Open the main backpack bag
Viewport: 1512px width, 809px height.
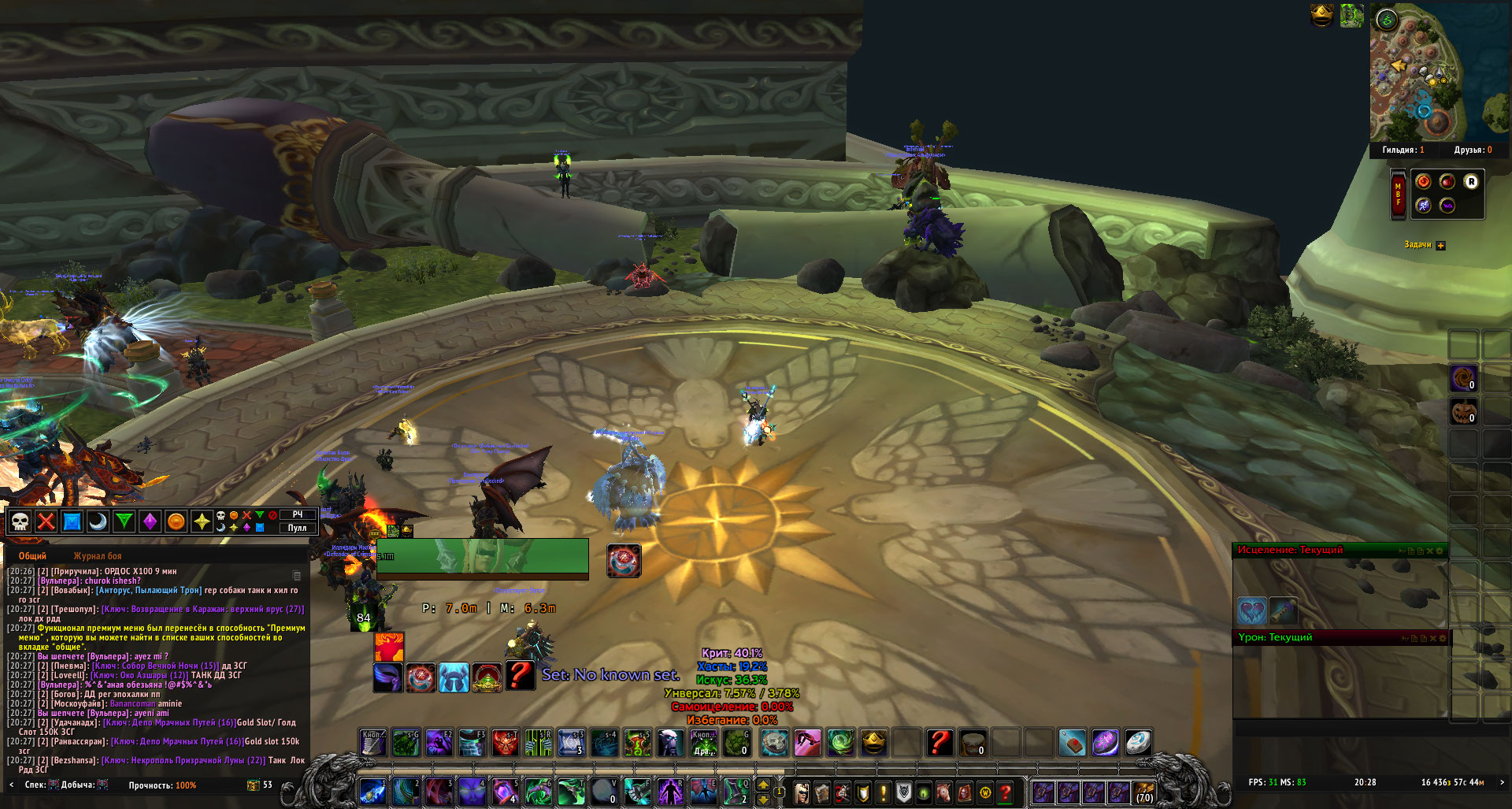click(x=1143, y=792)
